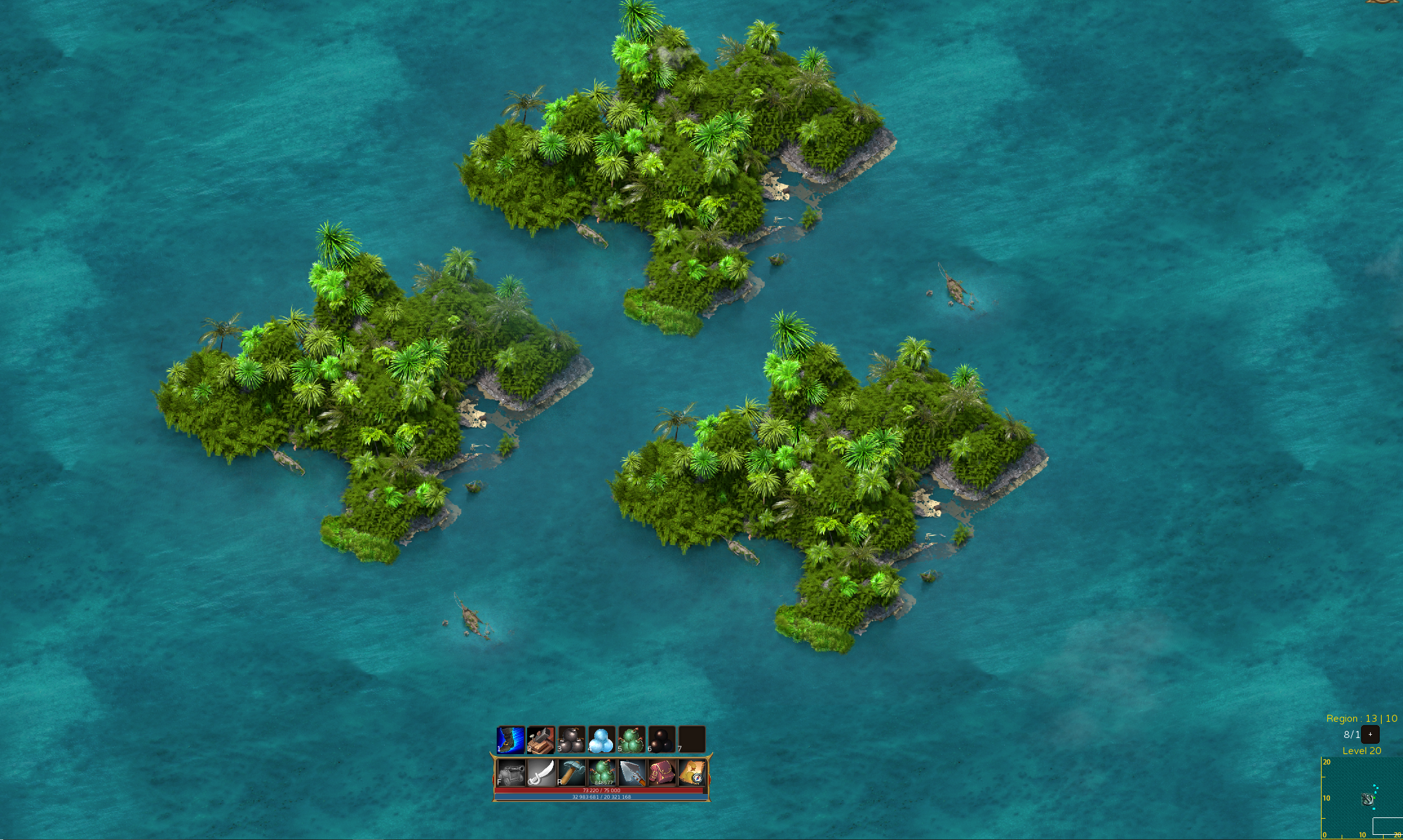Select the ice cannonballs in hotbar slot 4
The image size is (1403, 840).
(x=600, y=740)
